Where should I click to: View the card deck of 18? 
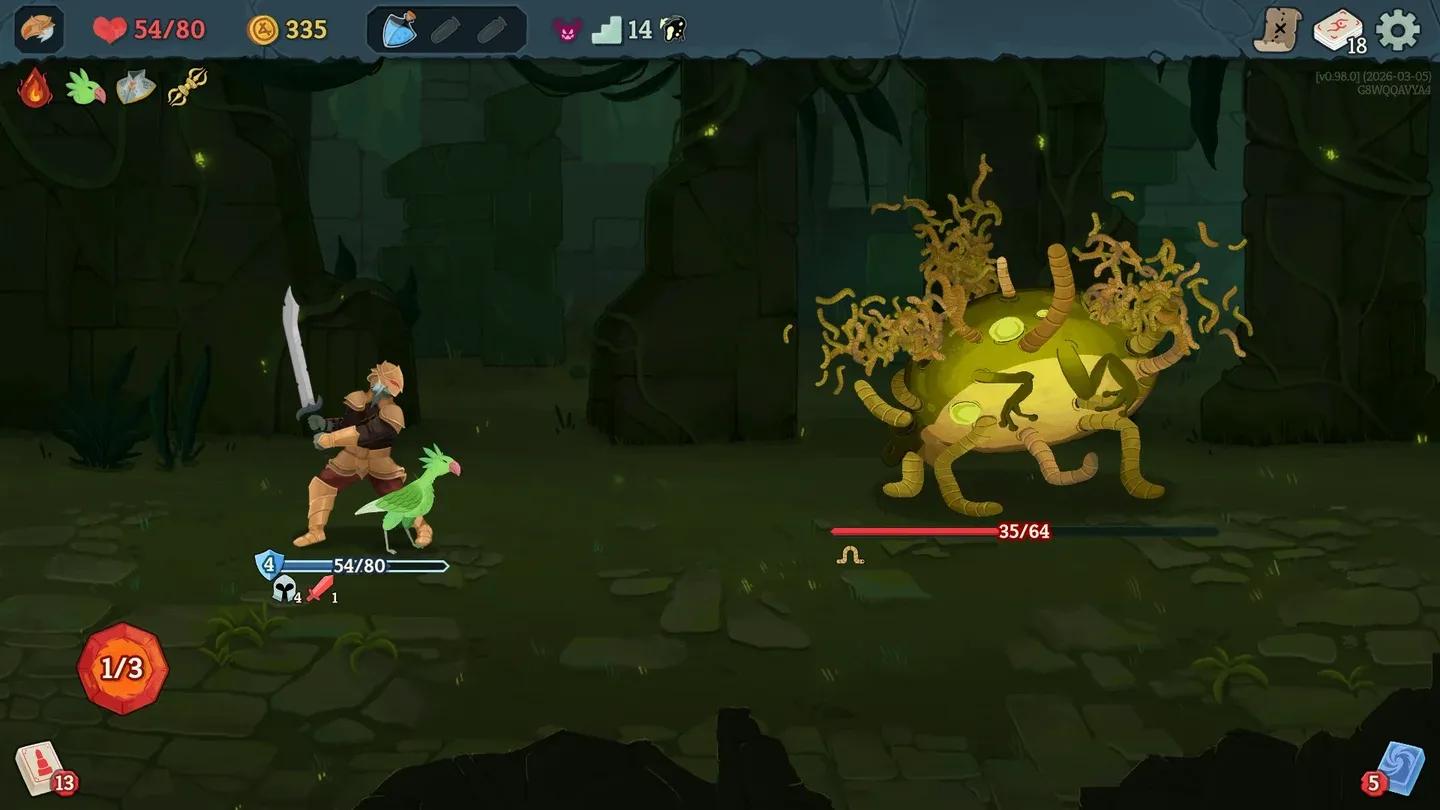coord(1337,30)
